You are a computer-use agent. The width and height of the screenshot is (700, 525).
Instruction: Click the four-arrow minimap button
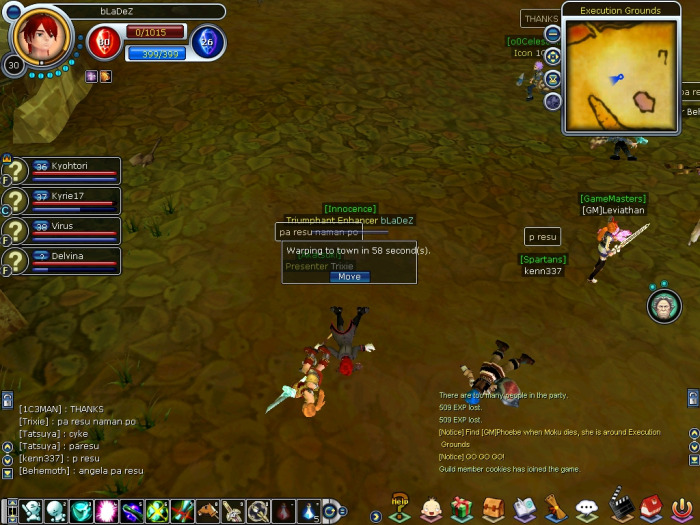553,56
